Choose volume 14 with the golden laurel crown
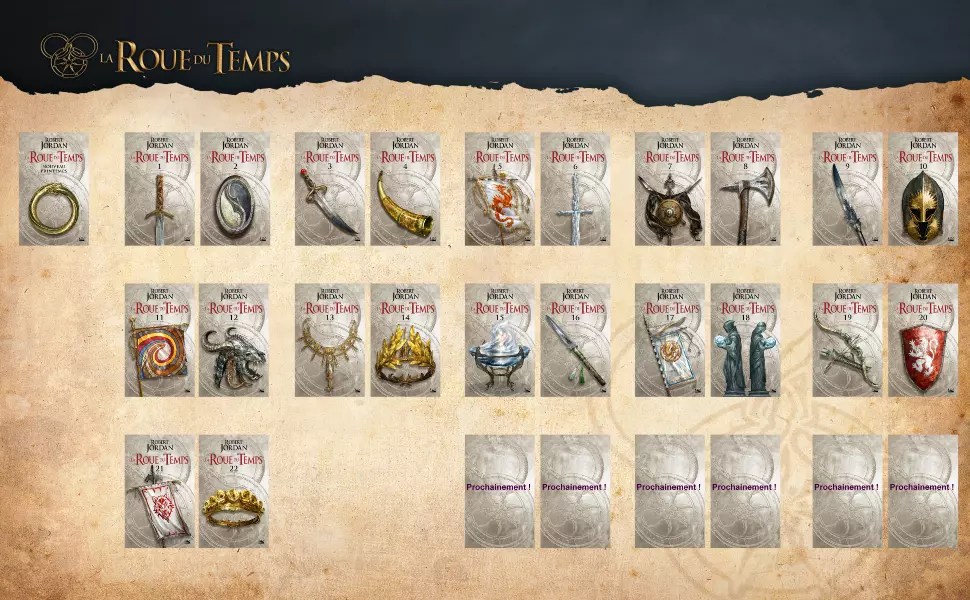970x600 pixels. (x=405, y=340)
